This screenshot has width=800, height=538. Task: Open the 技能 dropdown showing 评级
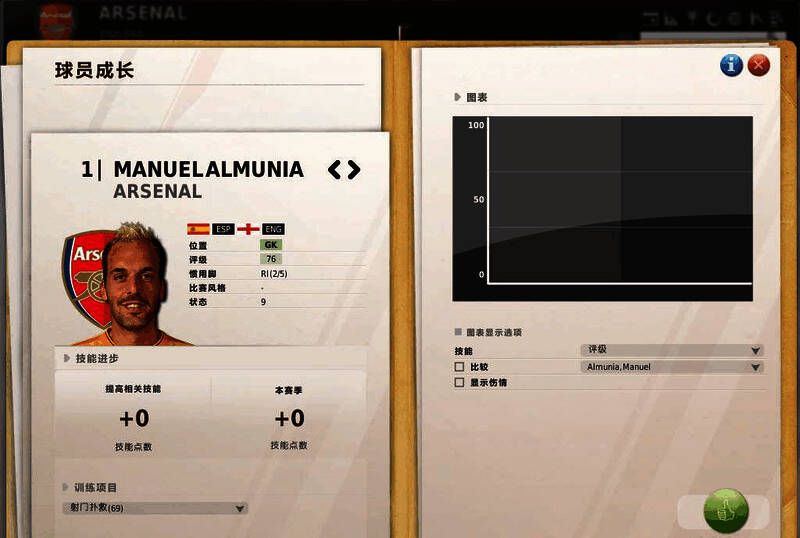671,351
